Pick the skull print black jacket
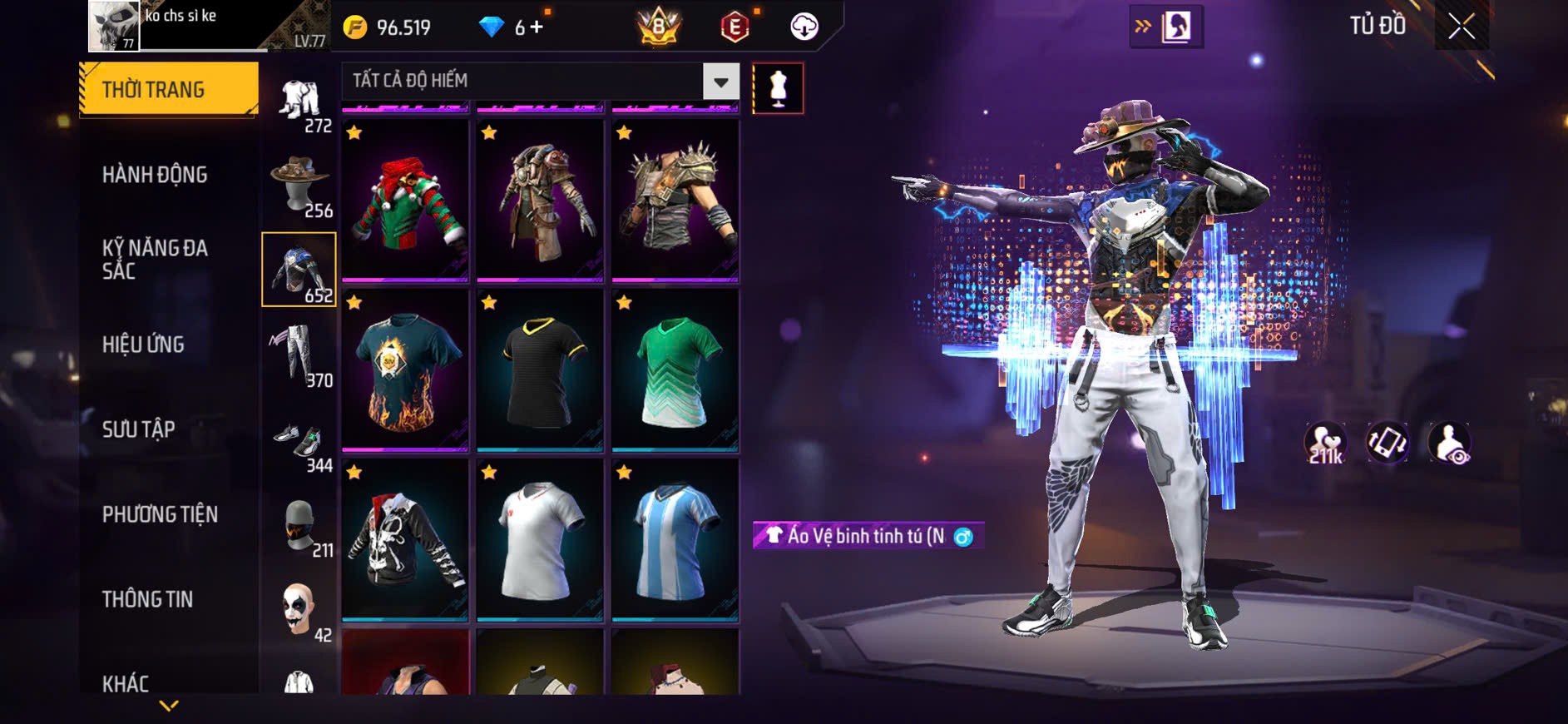This screenshot has width=1568, height=724. point(405,540)
